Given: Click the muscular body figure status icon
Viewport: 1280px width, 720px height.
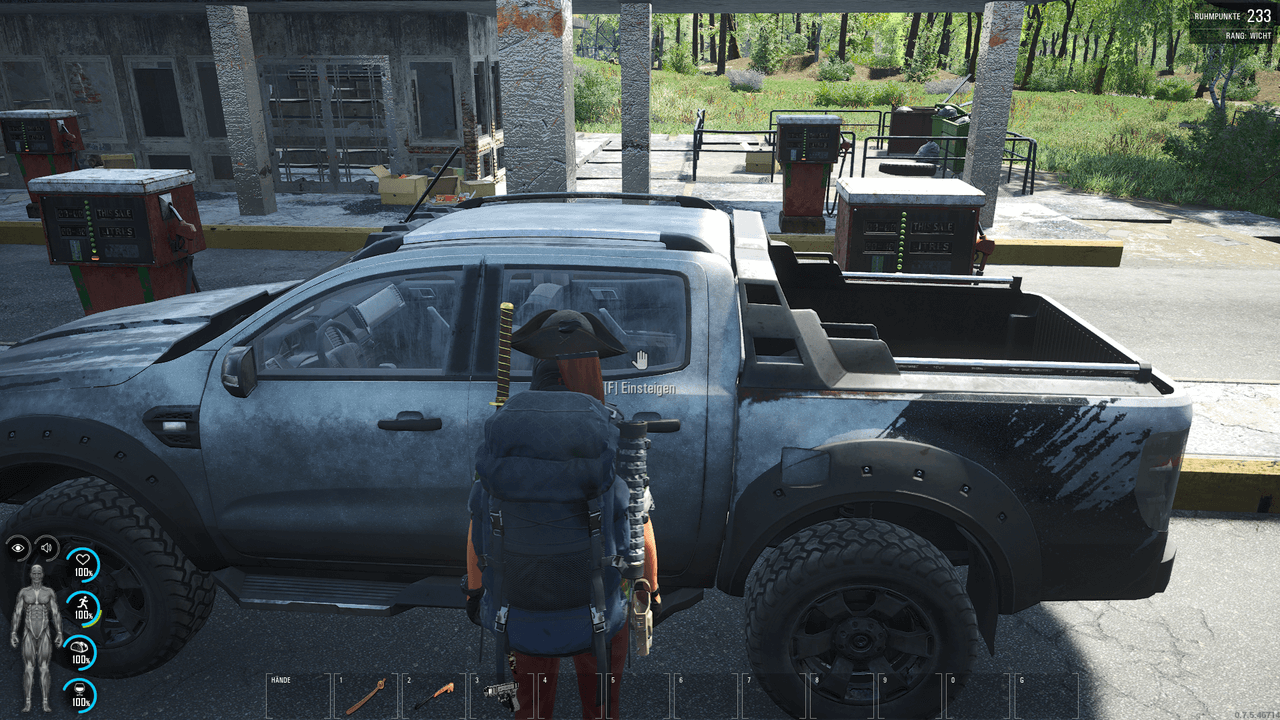Looking at the screenshot, I should click(x=35, y=637).
